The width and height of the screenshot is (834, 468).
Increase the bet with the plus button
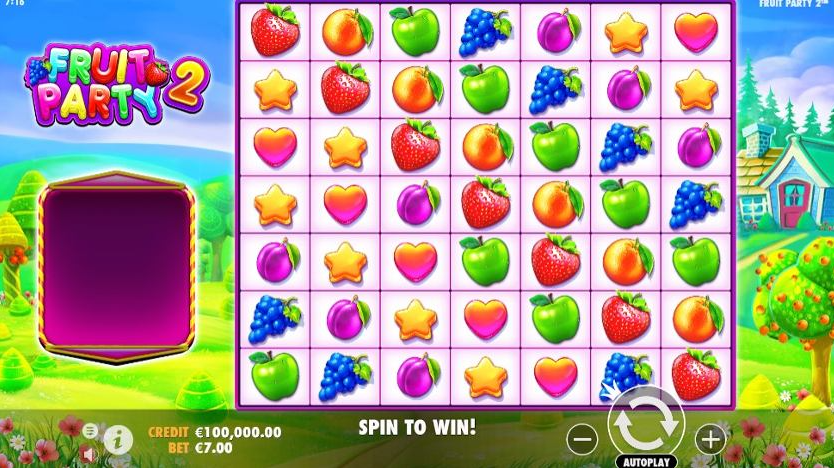coord(710,437)
